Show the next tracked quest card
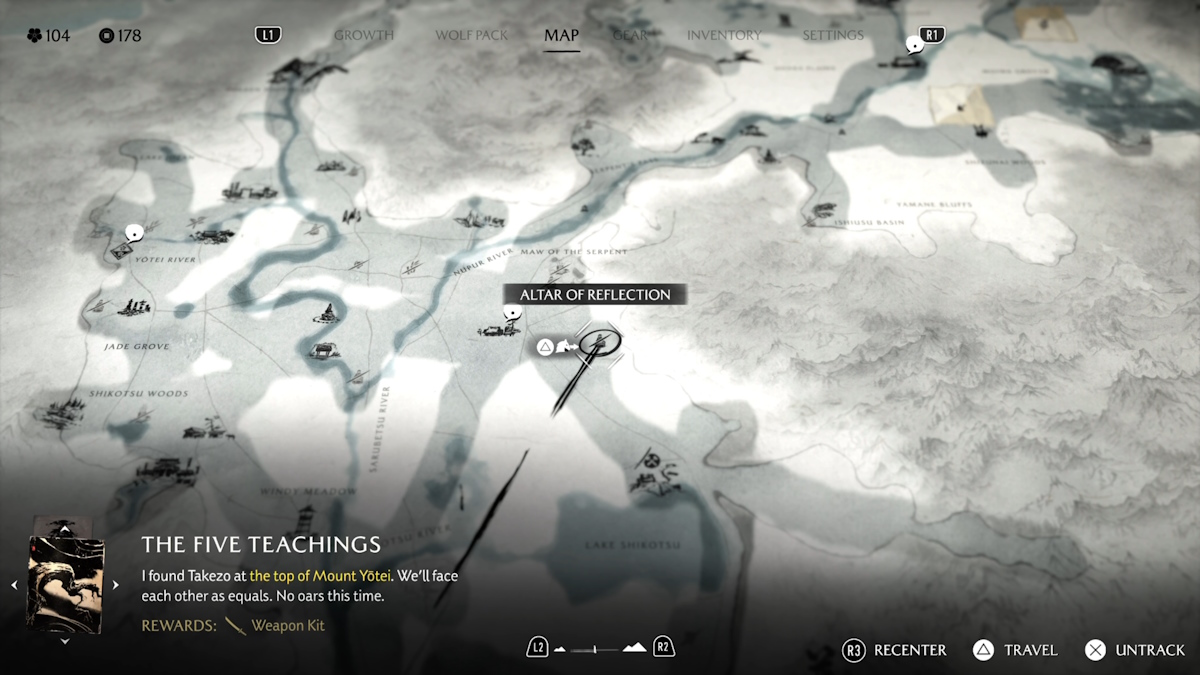Image resolution: width=1200 pixels, height=675 pixels. pyautogui.click(x=115, y=585)
